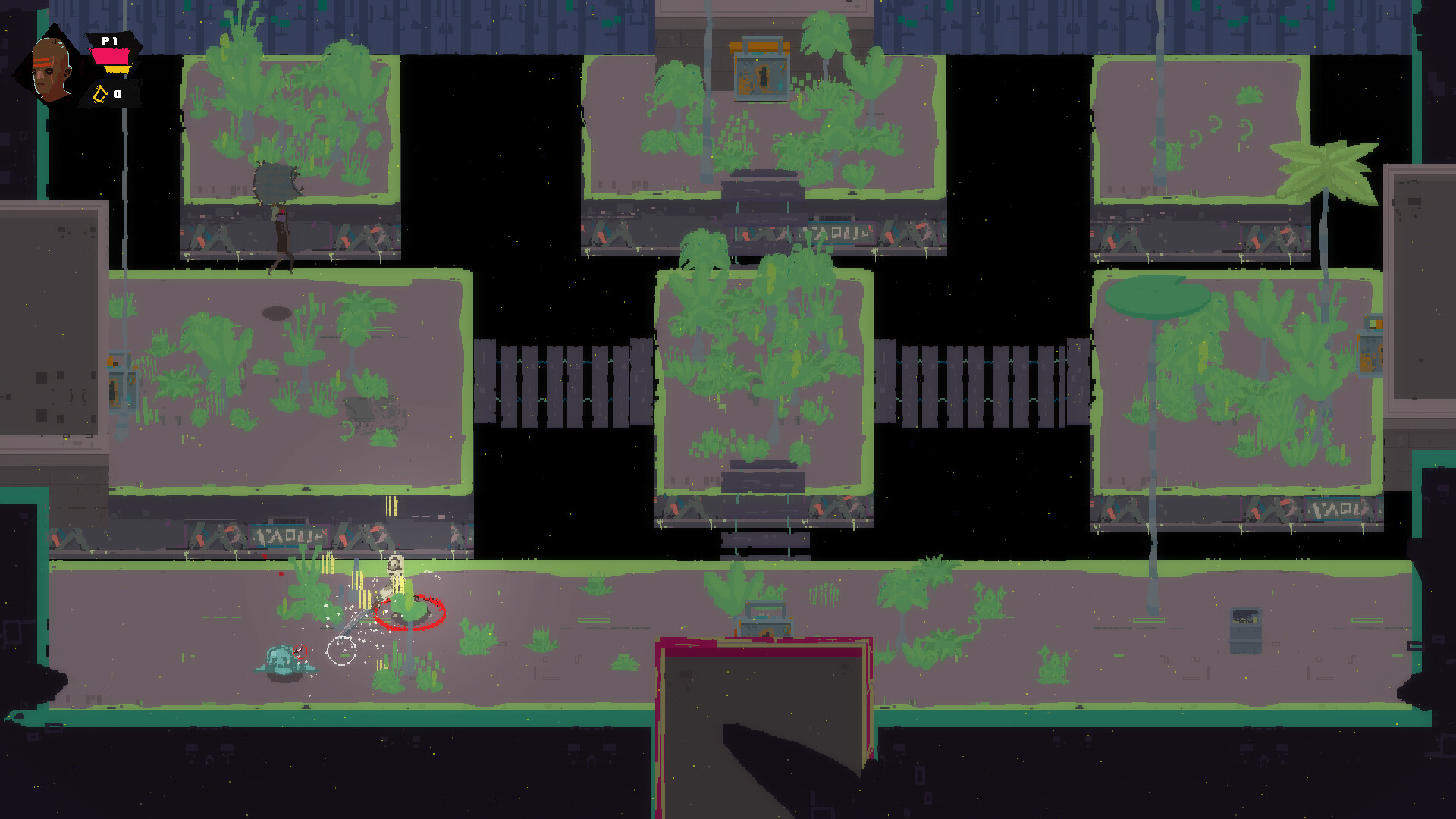Select the yellow currency icon in the HUD

coord(99,96)
